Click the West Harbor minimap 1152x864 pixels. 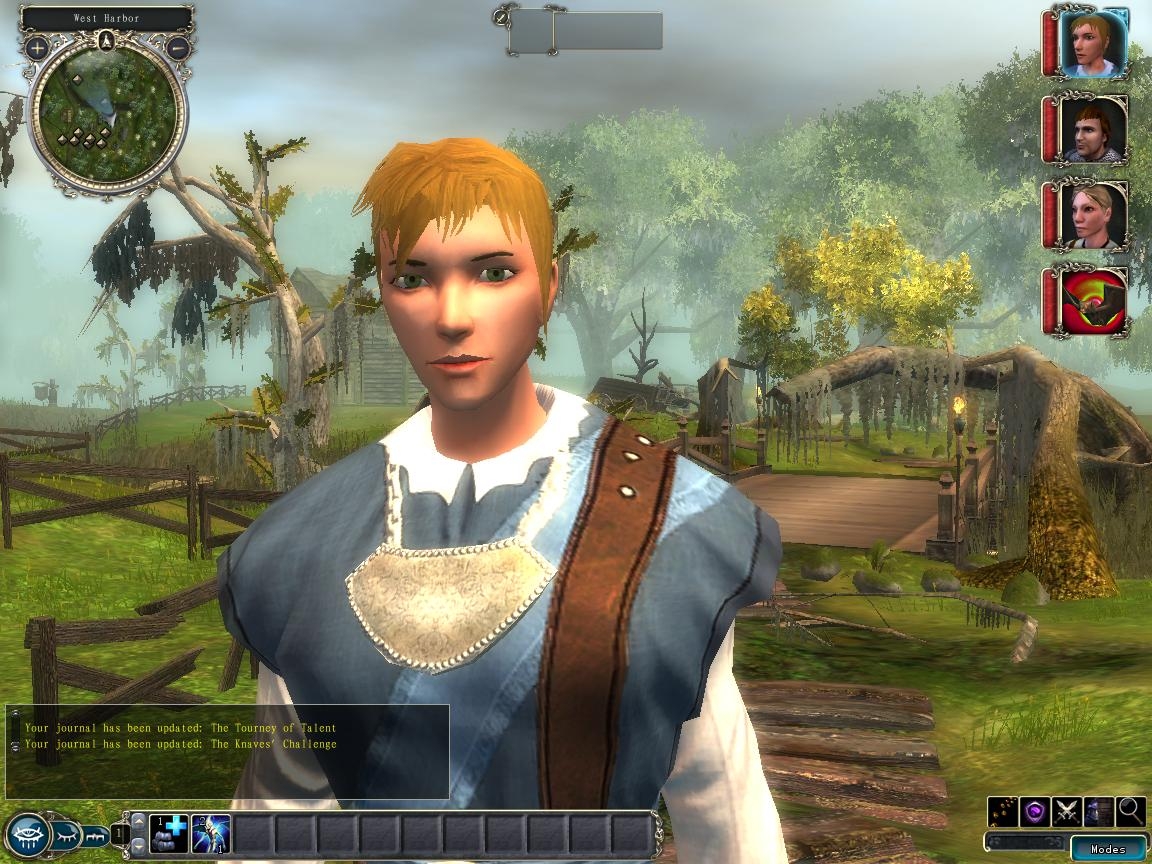(107, 115)
